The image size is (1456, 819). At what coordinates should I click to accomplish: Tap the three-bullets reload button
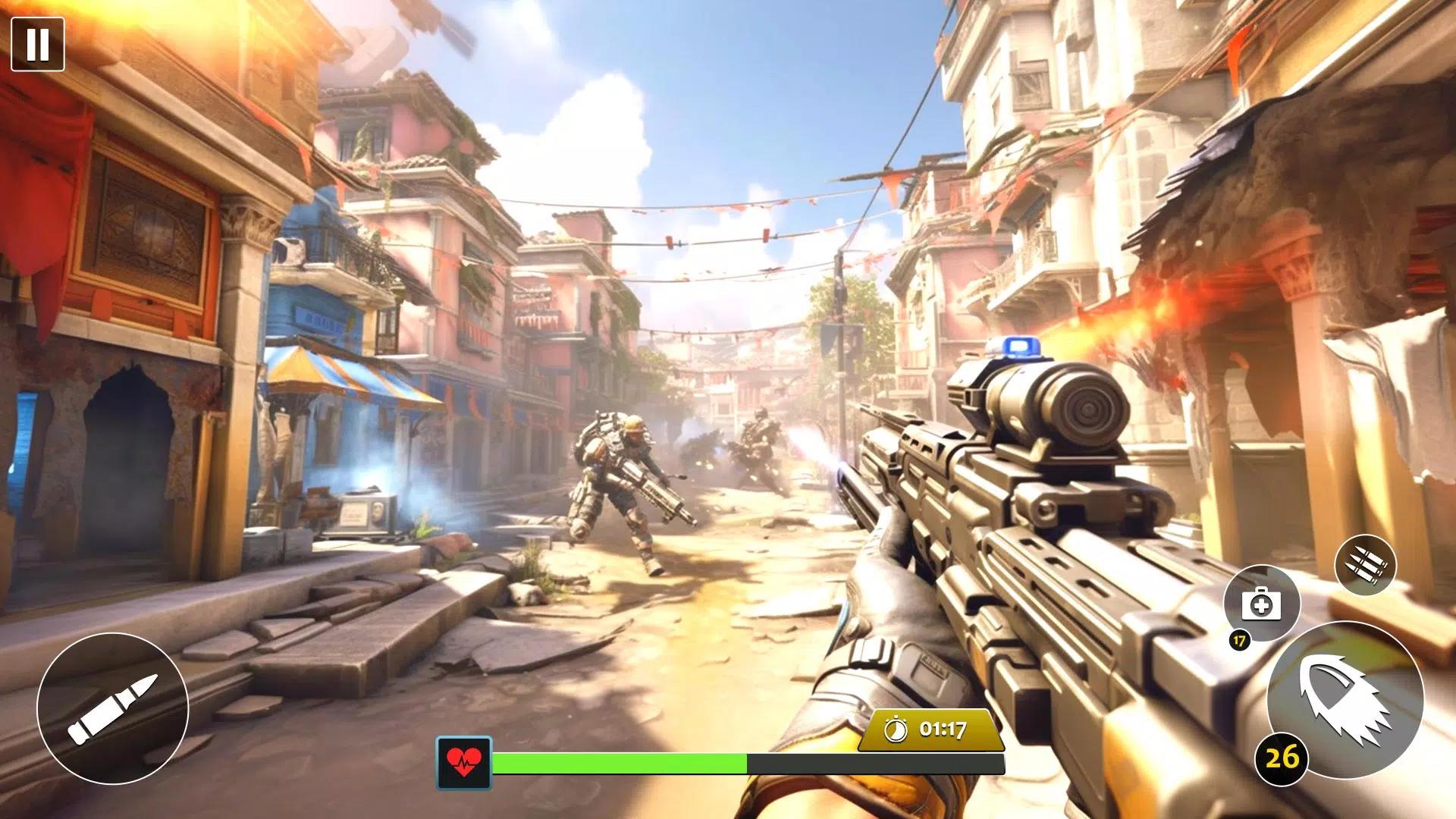1365,565
